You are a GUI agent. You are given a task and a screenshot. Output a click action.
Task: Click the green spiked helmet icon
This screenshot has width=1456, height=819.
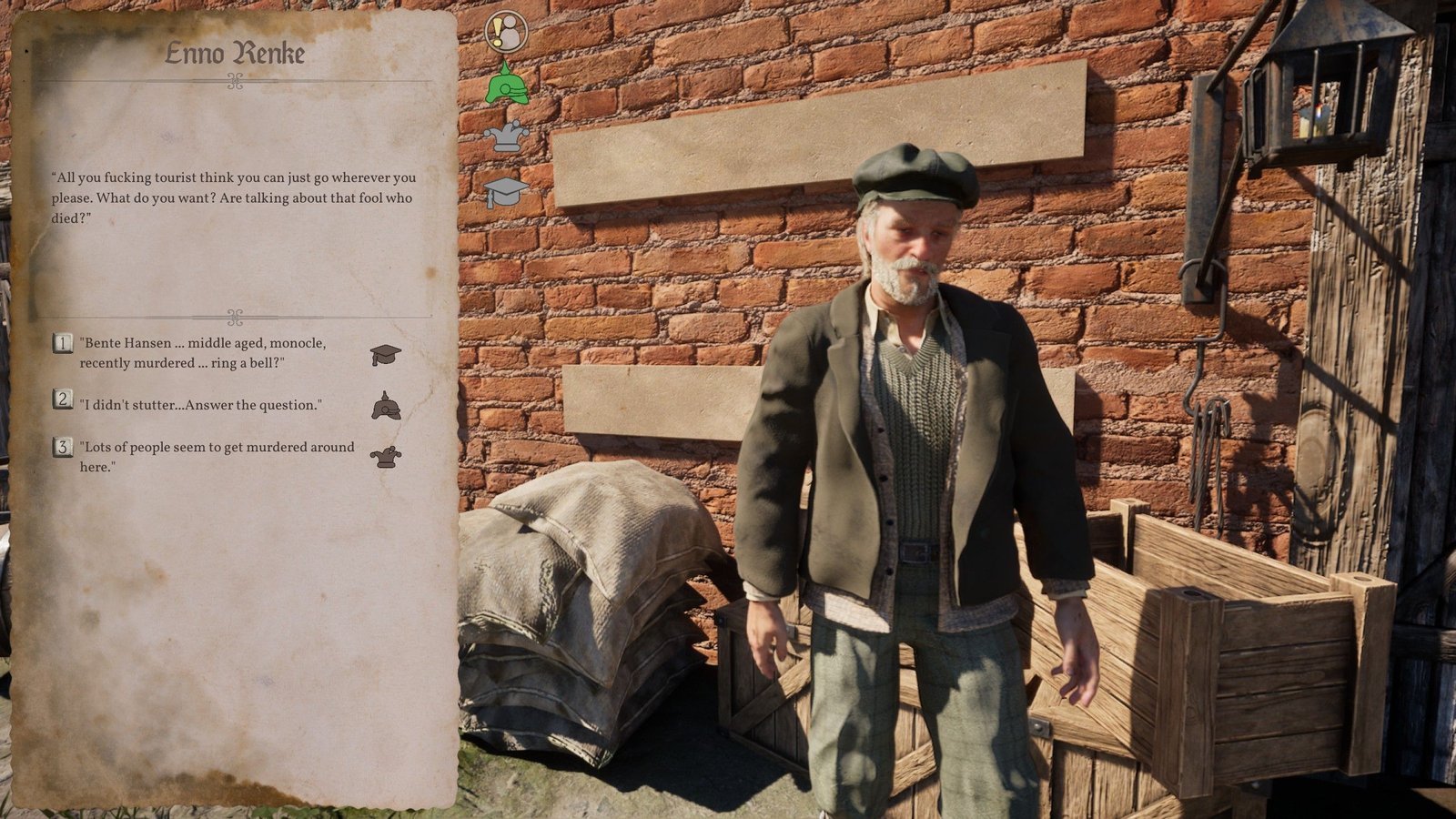coord(507,84)
